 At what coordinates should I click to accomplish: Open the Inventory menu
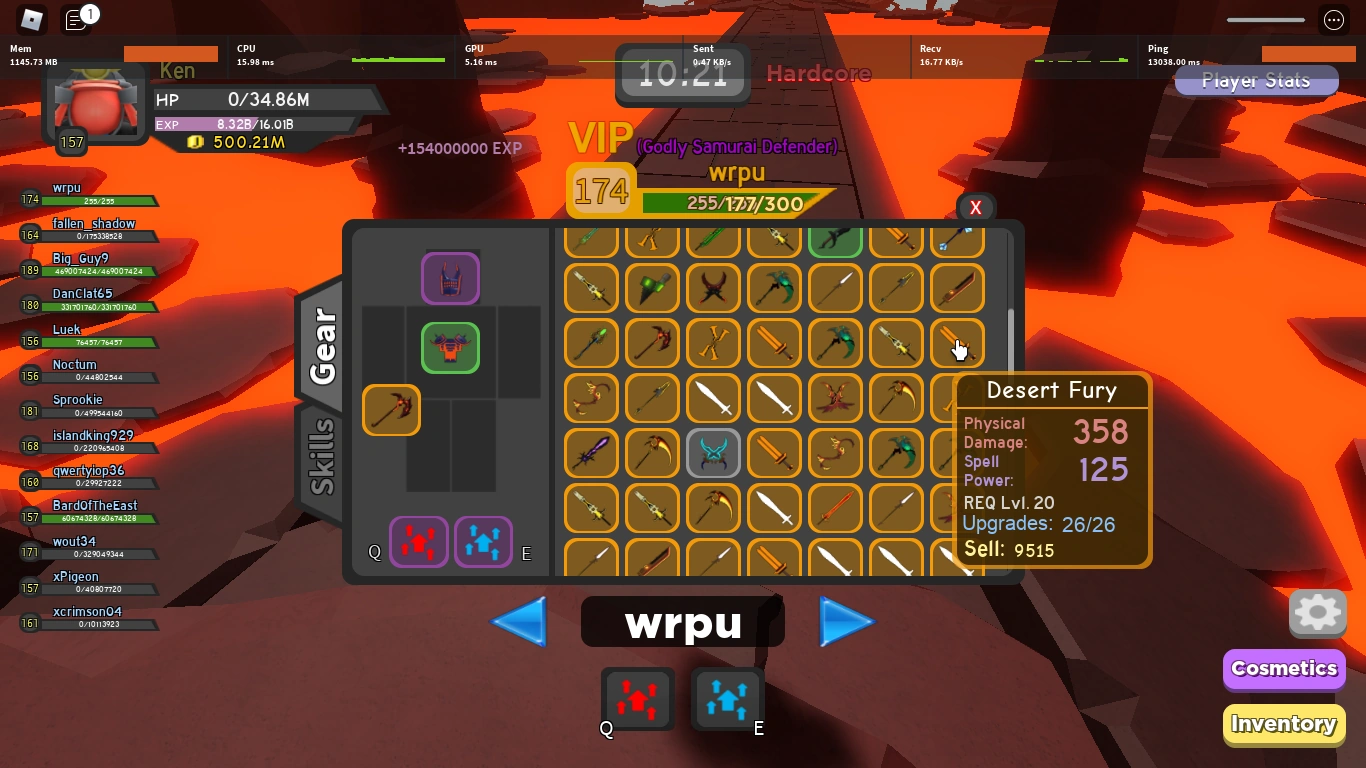click(x=1283, y=724)
